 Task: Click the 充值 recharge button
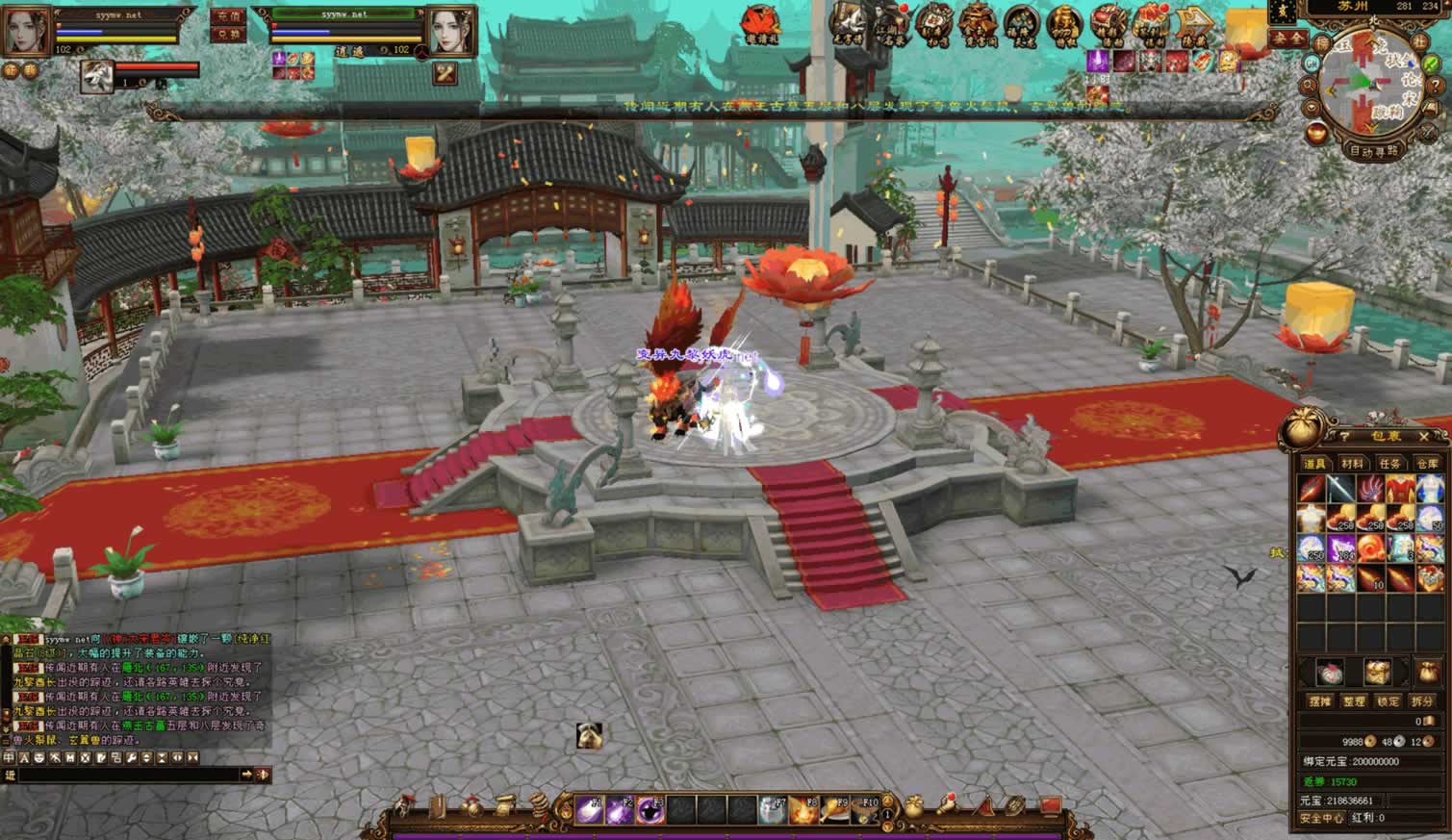(228, 16)
